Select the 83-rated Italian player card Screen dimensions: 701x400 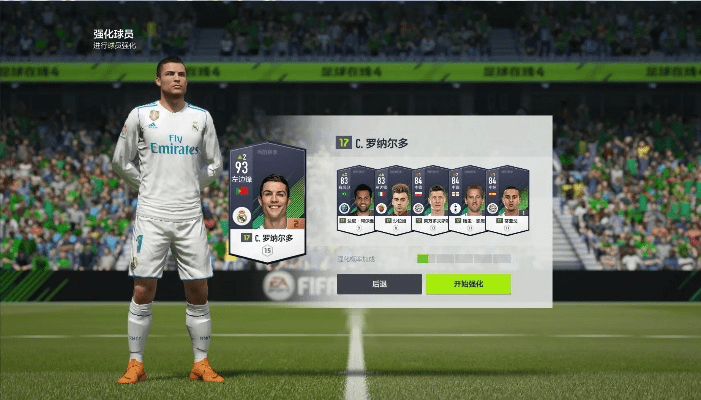pyautogui.click(x=394, y=200)
